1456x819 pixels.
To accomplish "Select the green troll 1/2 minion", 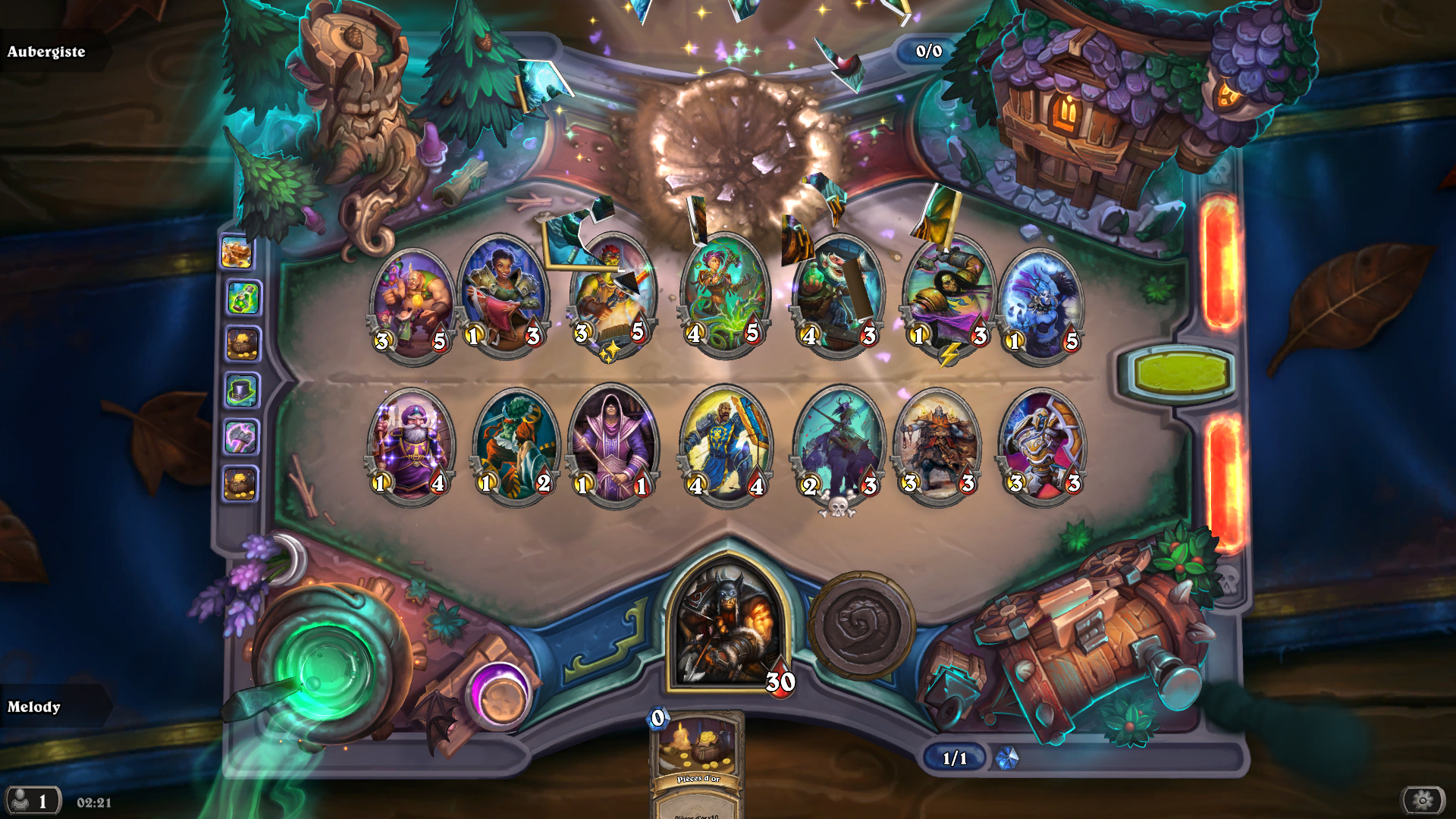I will click(x=515, y=445).
